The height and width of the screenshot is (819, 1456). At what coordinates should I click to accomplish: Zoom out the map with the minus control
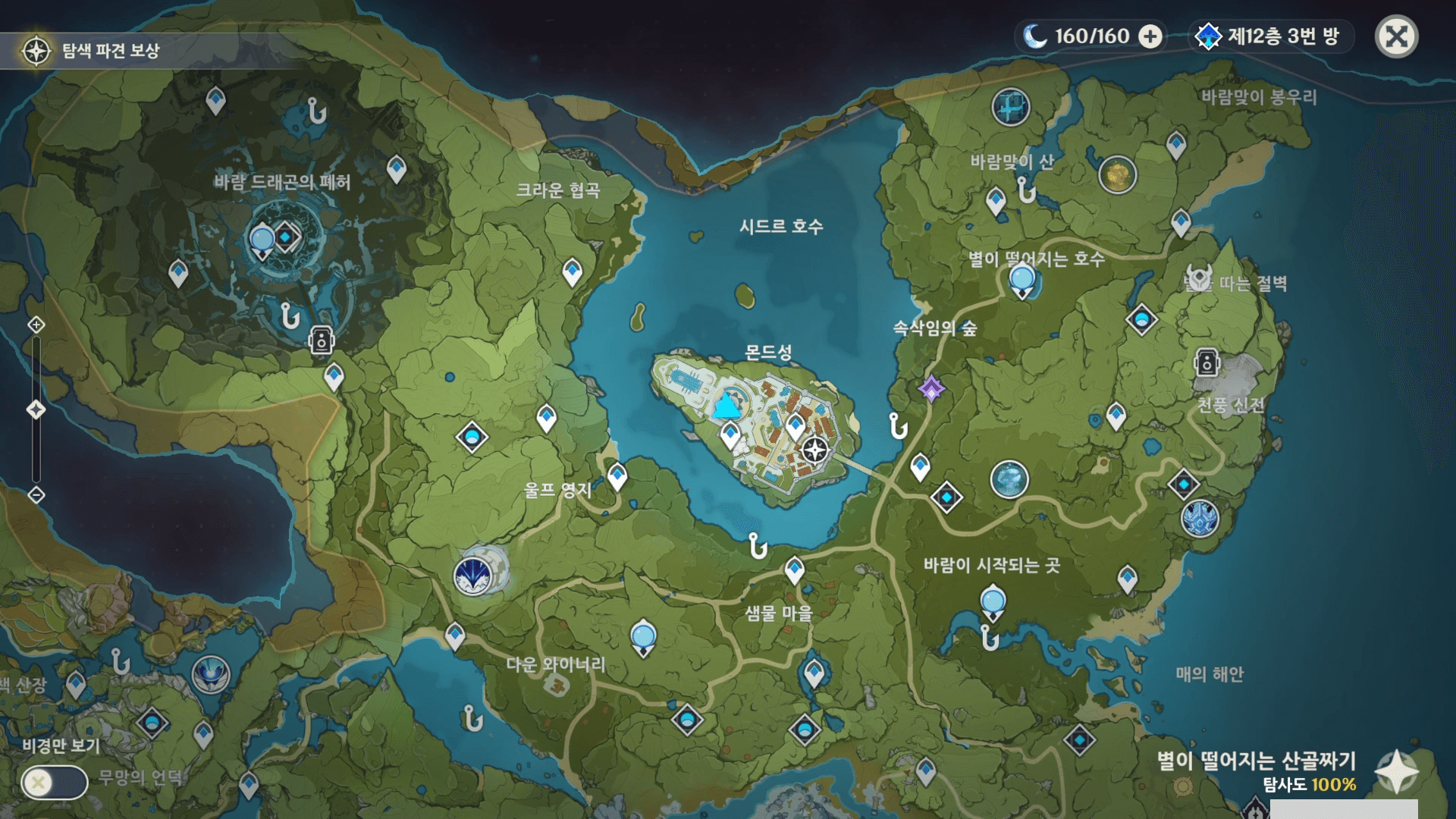tap(36, 495)
